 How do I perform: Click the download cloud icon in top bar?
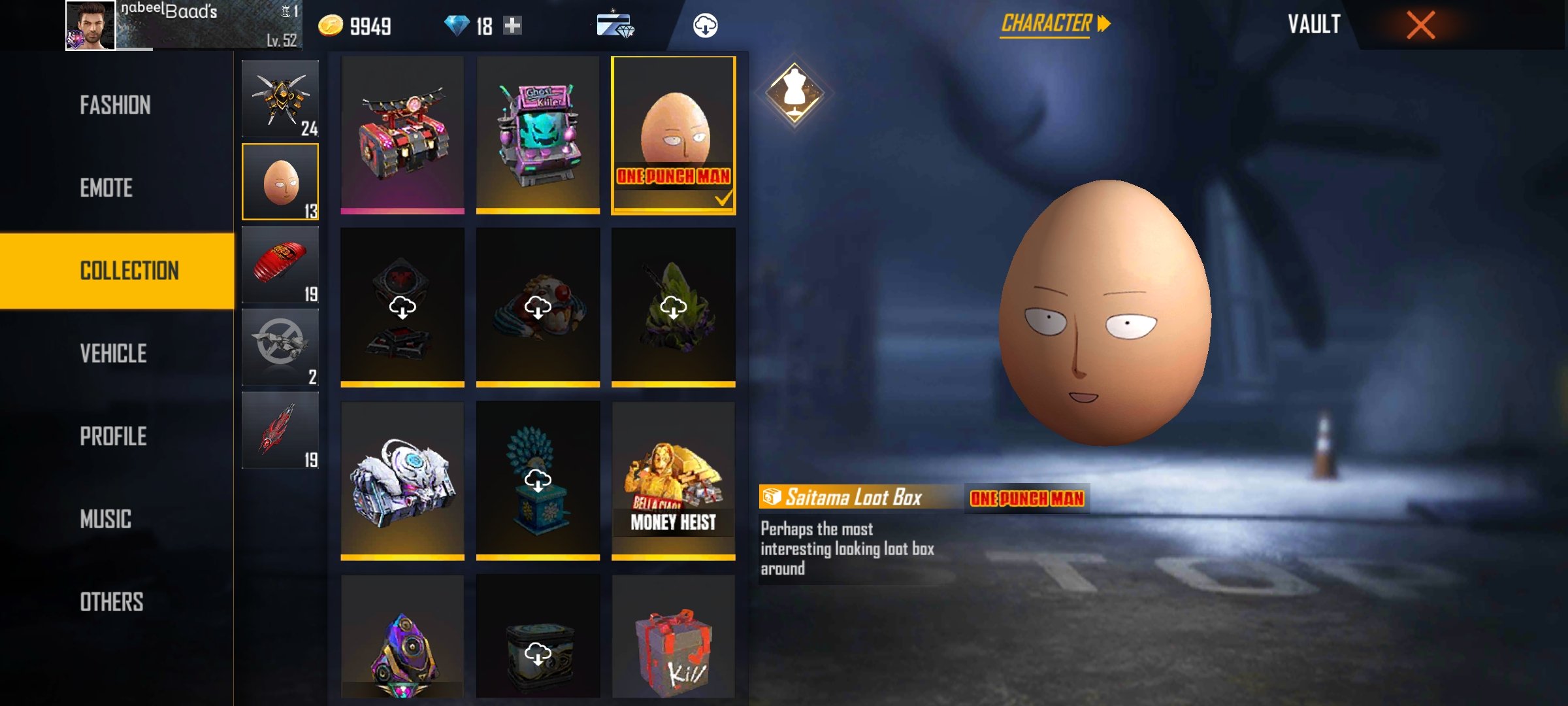pos(705,25)
